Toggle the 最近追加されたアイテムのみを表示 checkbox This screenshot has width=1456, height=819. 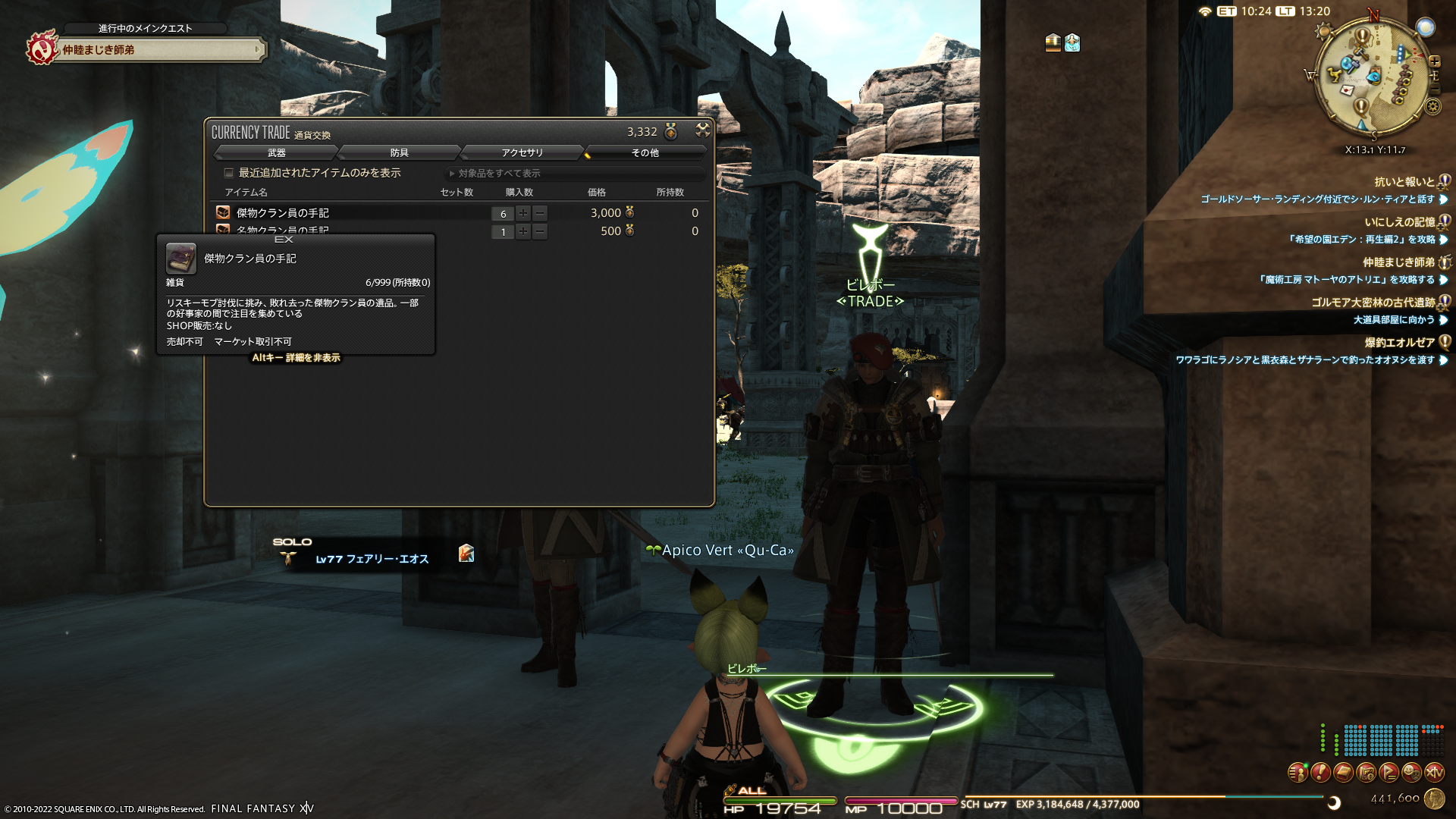(x=229, y=173)
